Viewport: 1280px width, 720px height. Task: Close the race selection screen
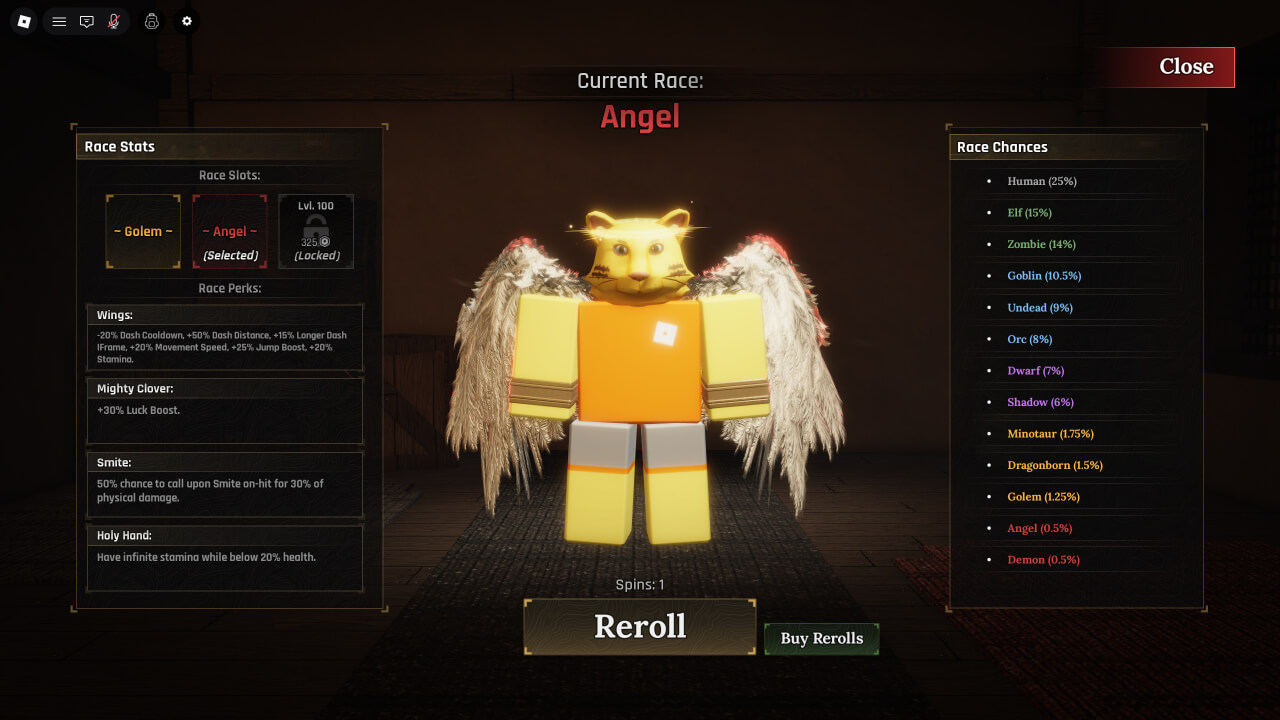[1185, 67]
